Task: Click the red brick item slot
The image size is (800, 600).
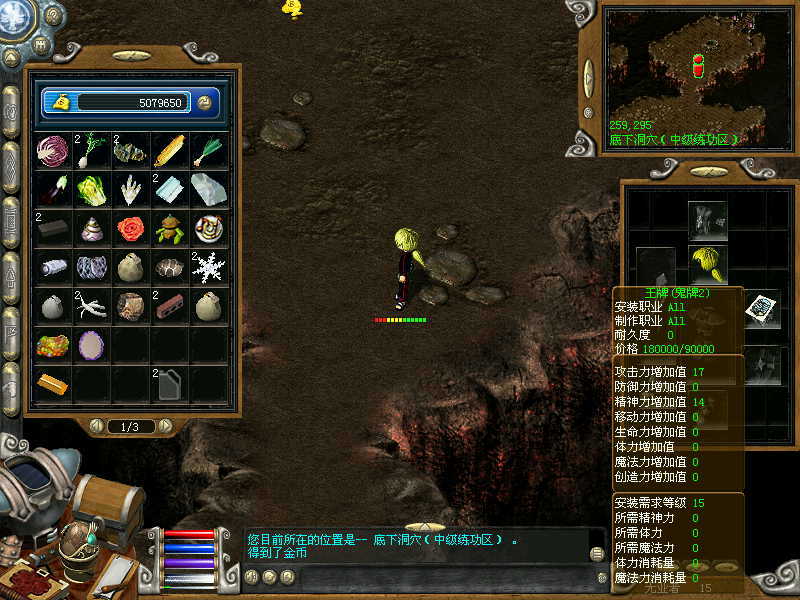Action: coord(169,306)
